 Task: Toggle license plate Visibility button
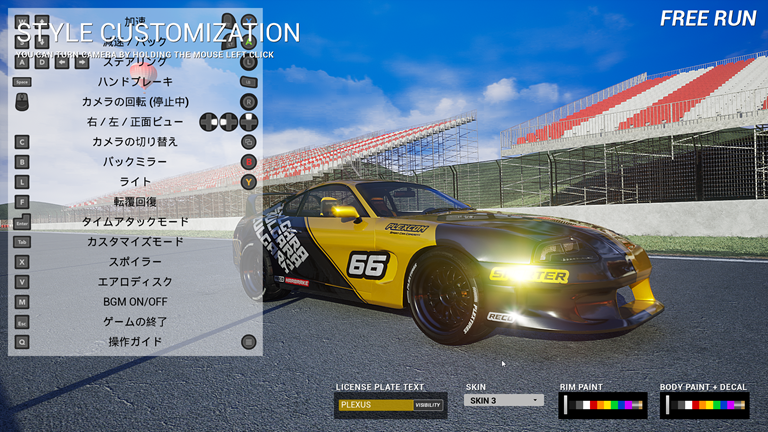point(428,405)
